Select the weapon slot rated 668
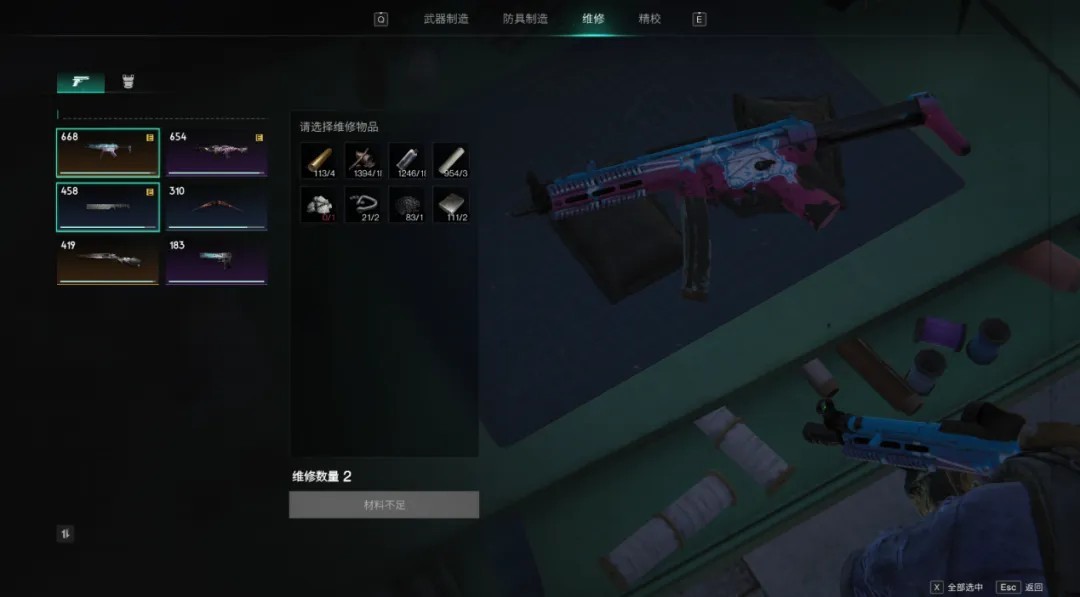This screenshot has width=1080, height=597. pyautogui.click(x=108, y=152)
